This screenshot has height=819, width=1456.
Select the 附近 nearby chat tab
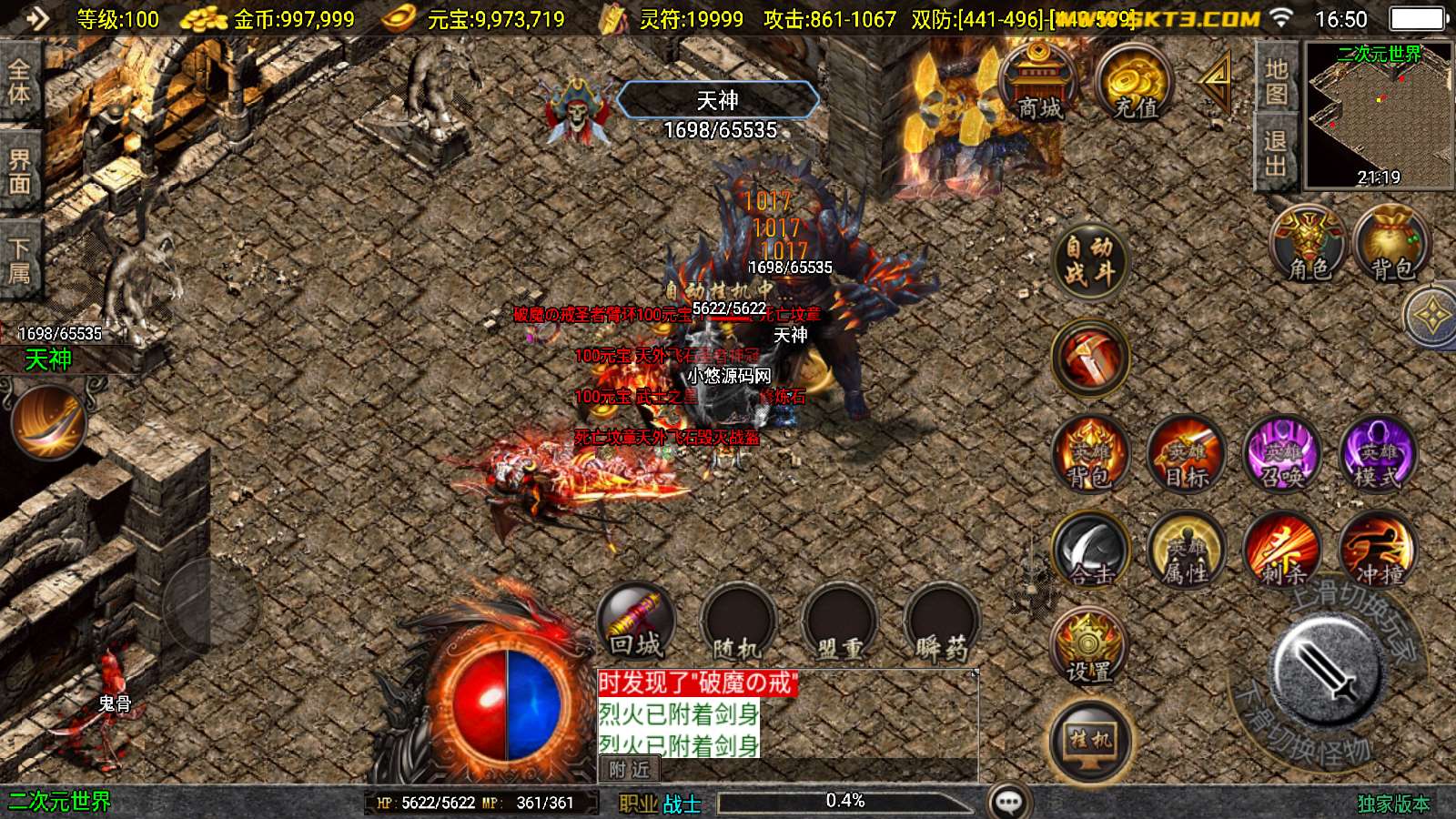(x=629, y=770)
